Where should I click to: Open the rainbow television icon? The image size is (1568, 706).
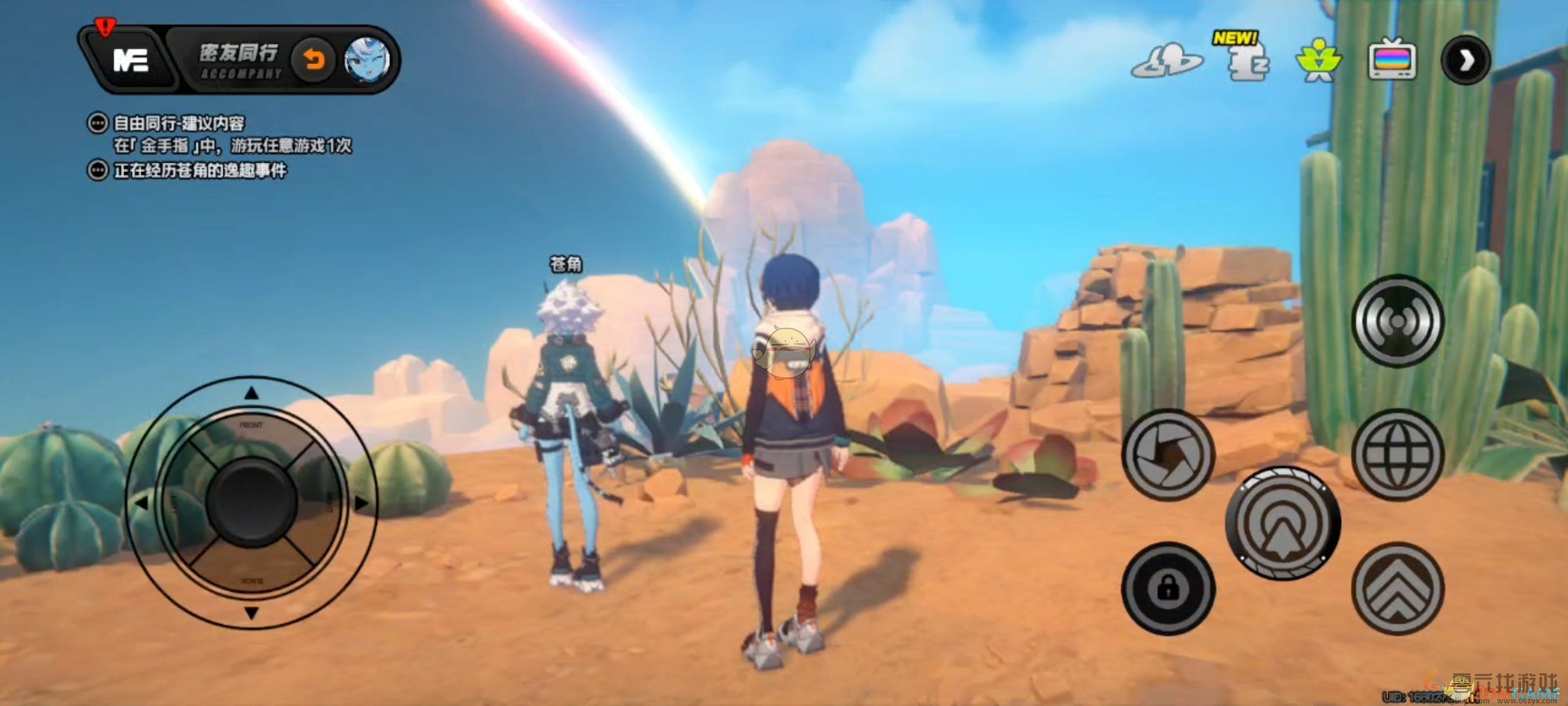pos(1392,61)
